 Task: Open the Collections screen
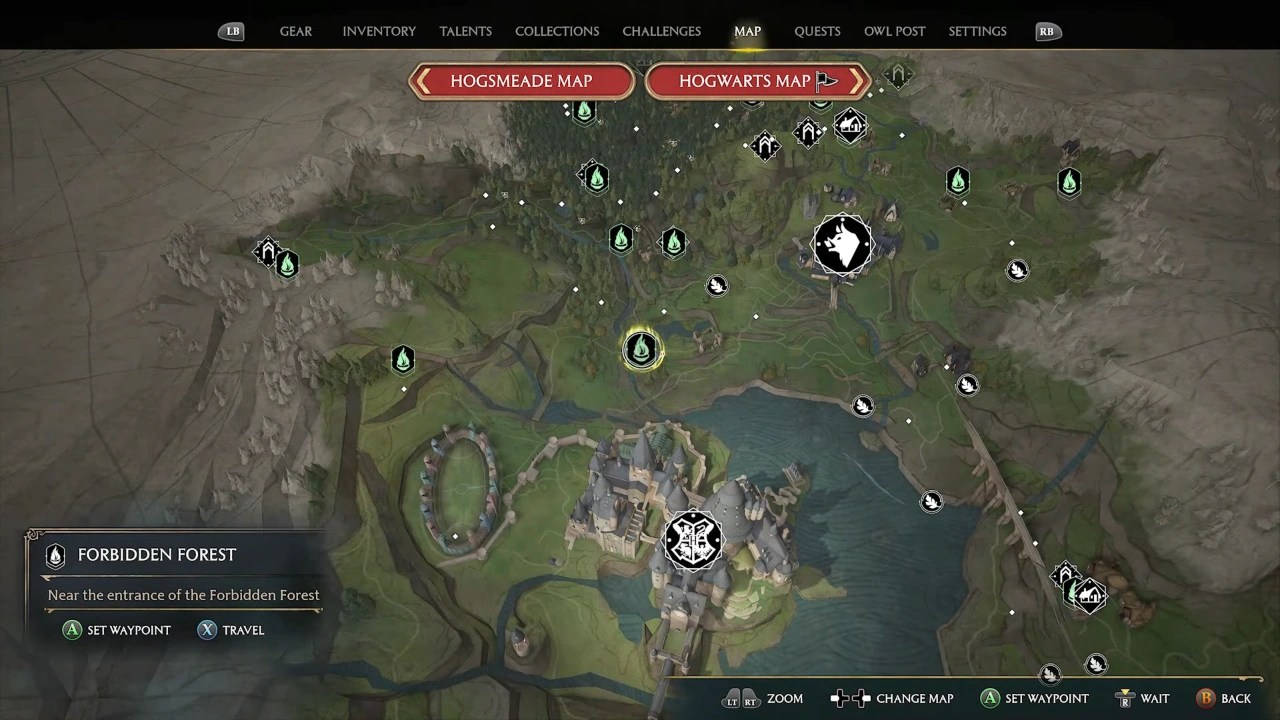[557, 31]
